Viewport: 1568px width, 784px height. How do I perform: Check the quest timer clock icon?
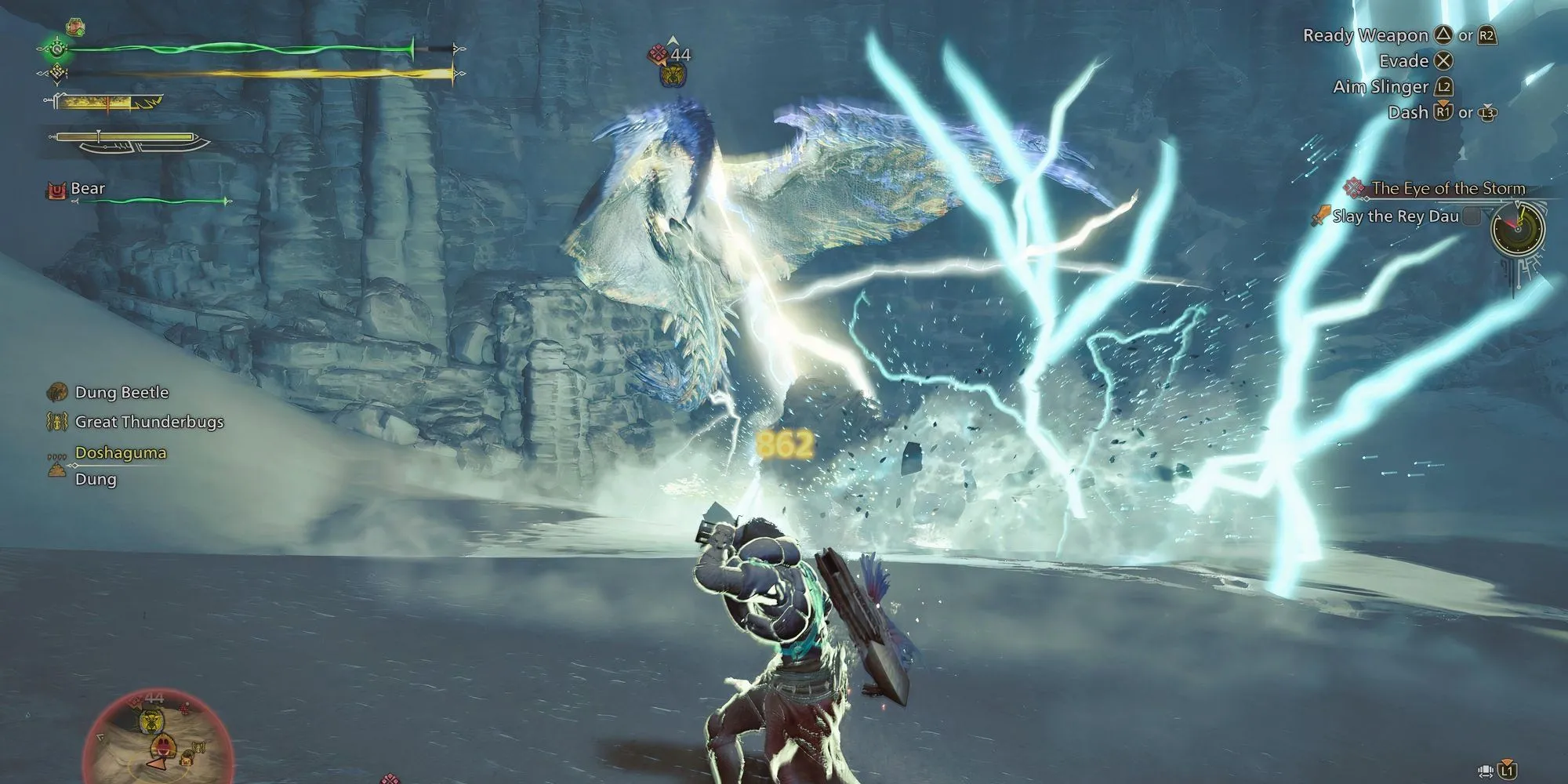[x=1518, y=229]
